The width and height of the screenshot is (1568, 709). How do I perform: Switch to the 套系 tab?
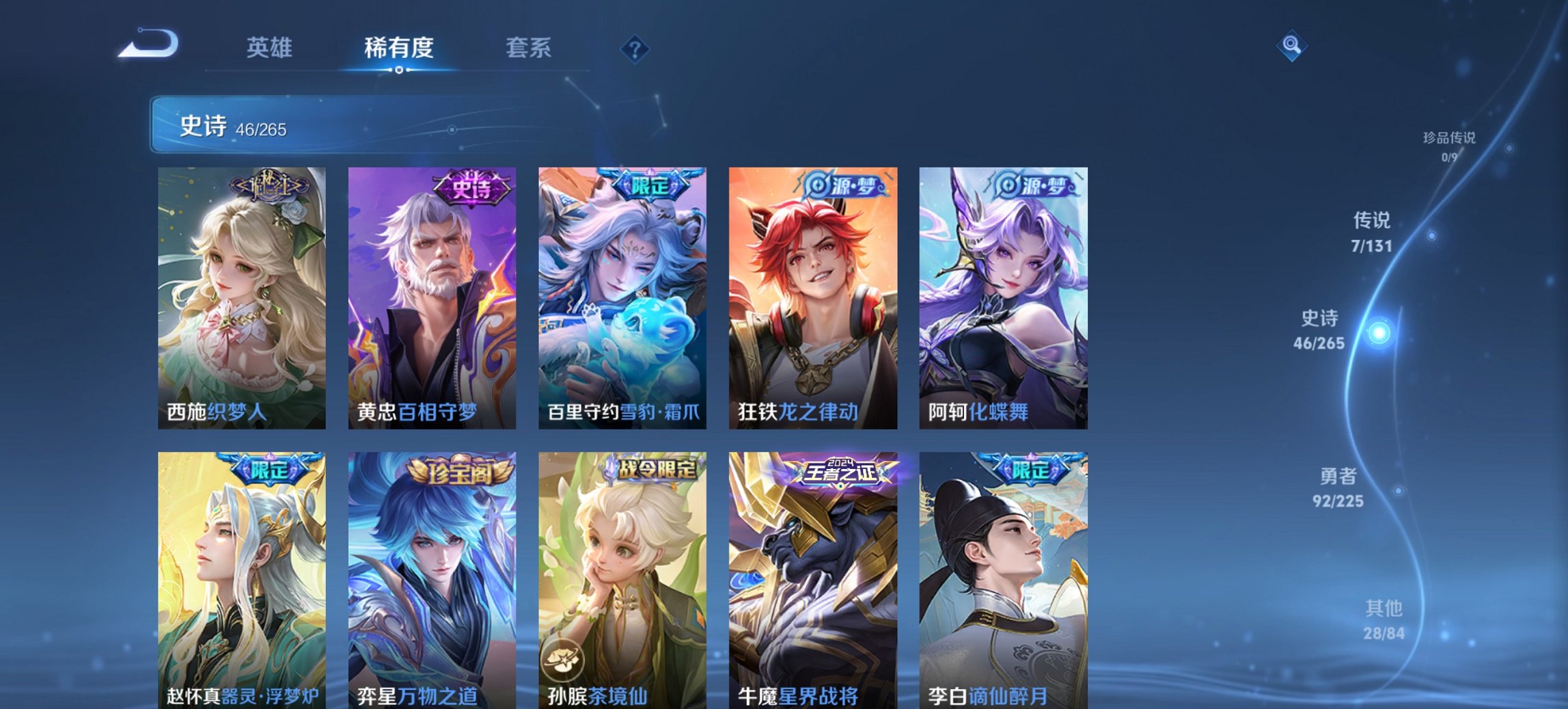pos(528,48)
